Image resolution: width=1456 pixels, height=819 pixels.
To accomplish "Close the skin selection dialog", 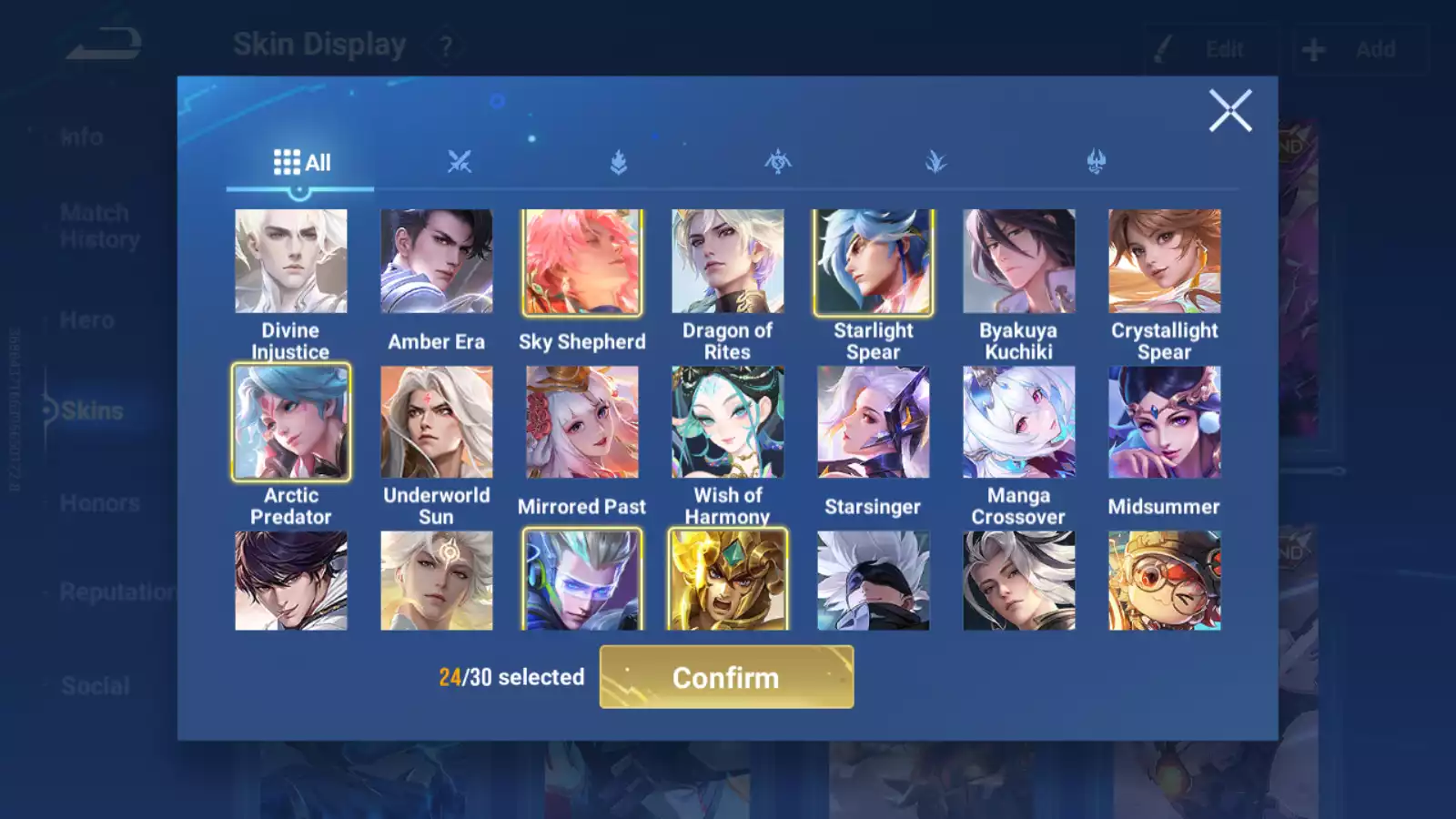I will coord(1229,111).
